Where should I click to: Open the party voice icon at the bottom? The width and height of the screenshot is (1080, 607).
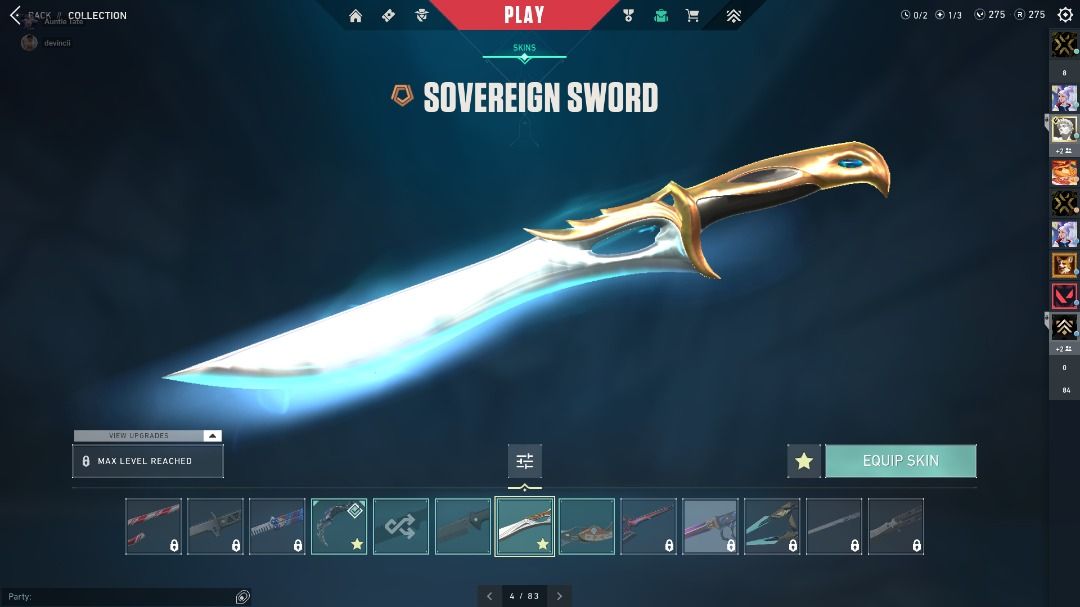click(242, 597)
